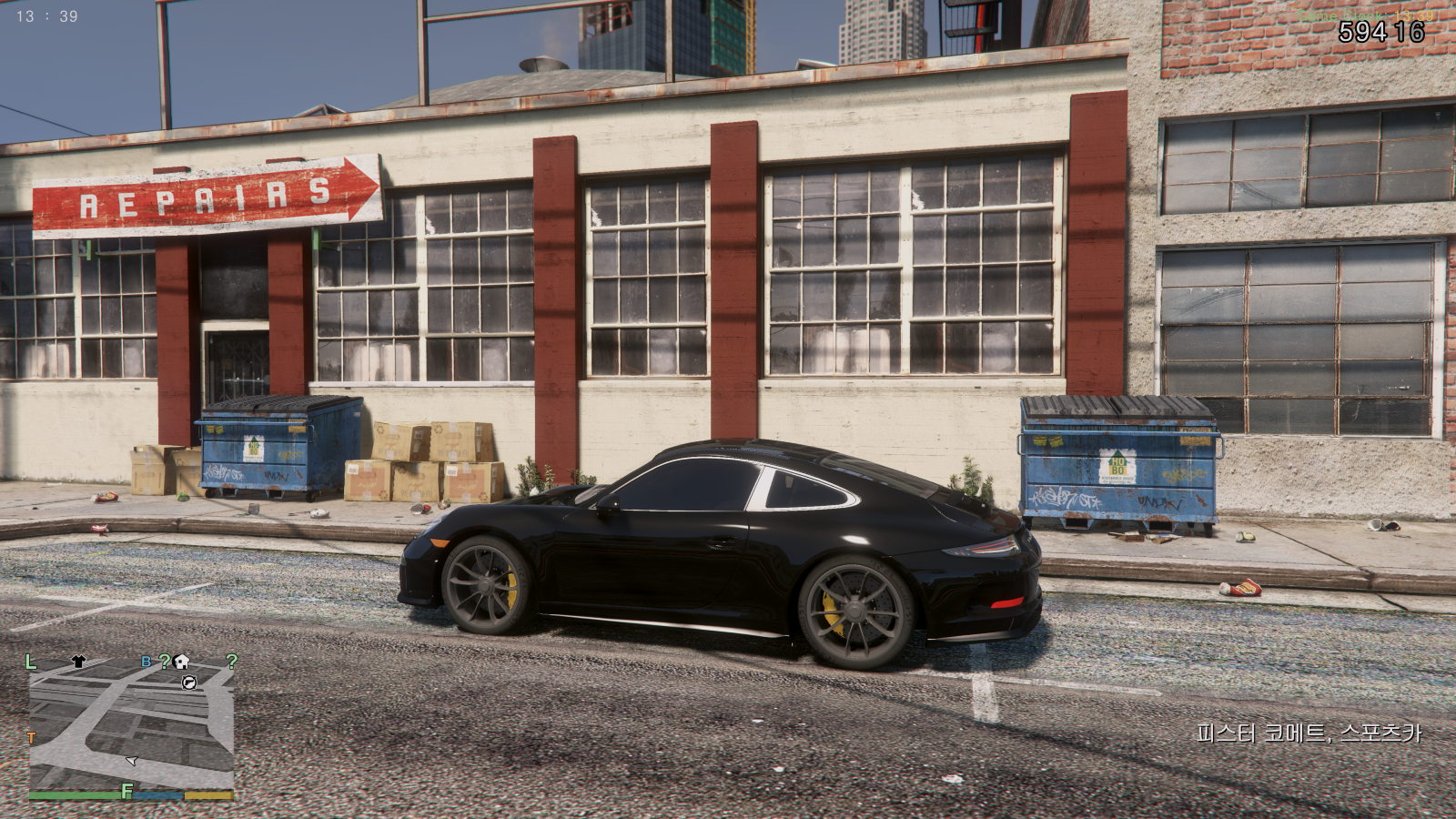Click the blue B barber blip on minimap
Viewport: 1456px width, 819px height.
[x=146, y=662]
